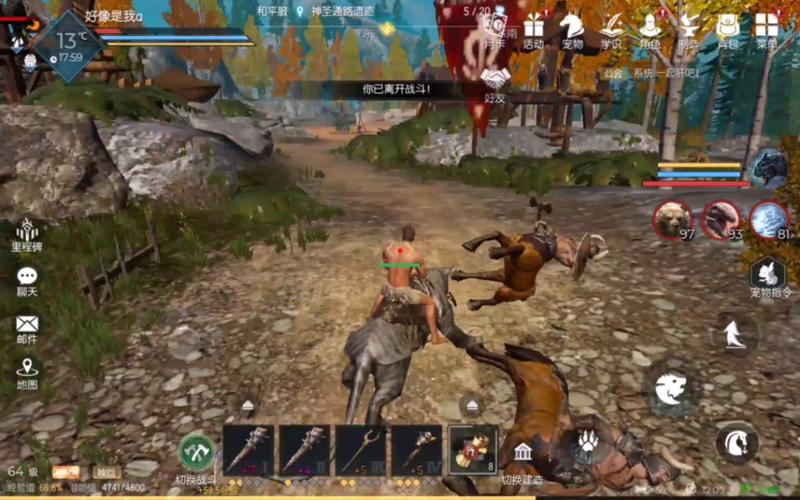Toggle the 切换战斗 combat switch button
This screenshot has width=800, height=500.
coord(197,452)
